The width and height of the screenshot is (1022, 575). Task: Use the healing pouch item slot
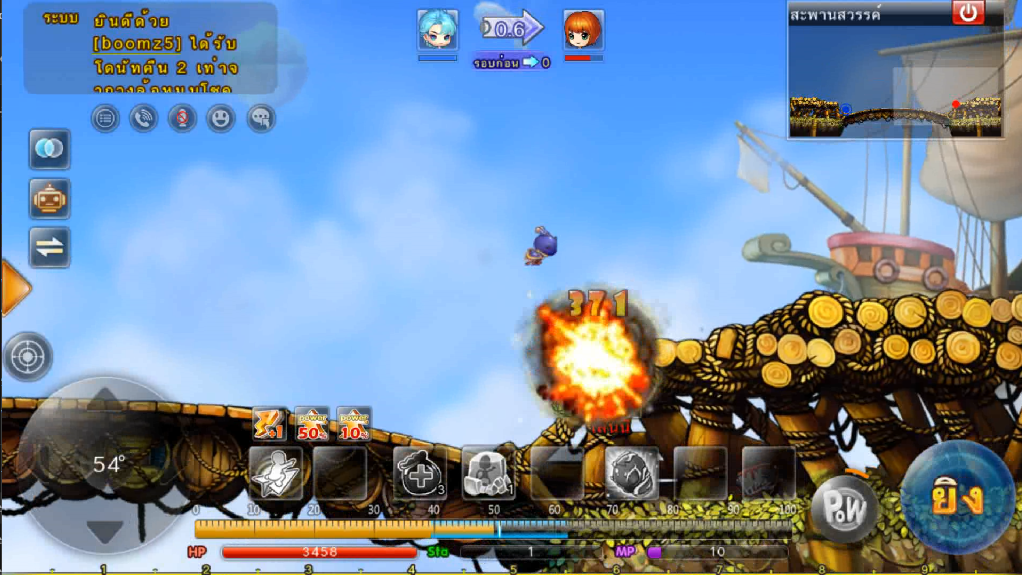tap(420, 472)
